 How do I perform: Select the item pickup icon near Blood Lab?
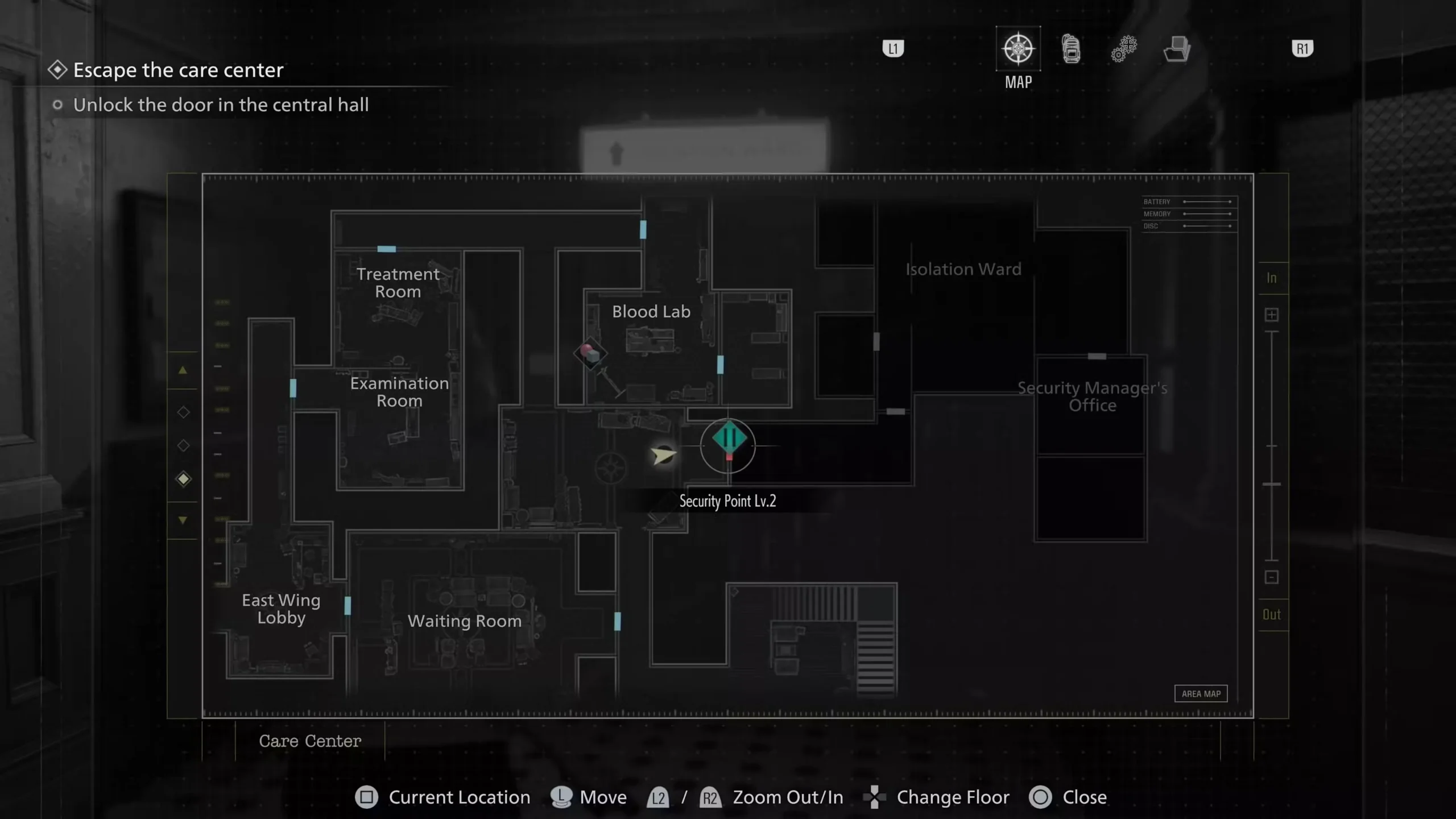pos(590,353)
